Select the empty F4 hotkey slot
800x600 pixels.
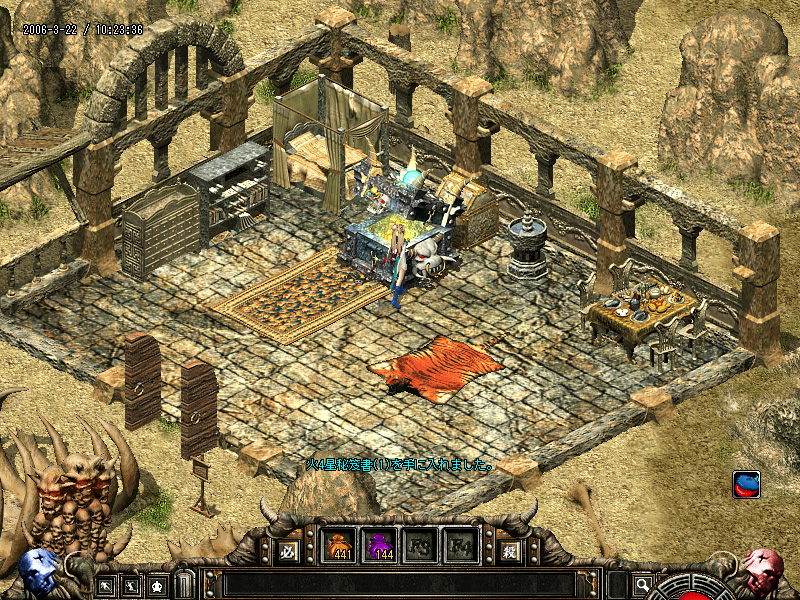coord(460,548)
